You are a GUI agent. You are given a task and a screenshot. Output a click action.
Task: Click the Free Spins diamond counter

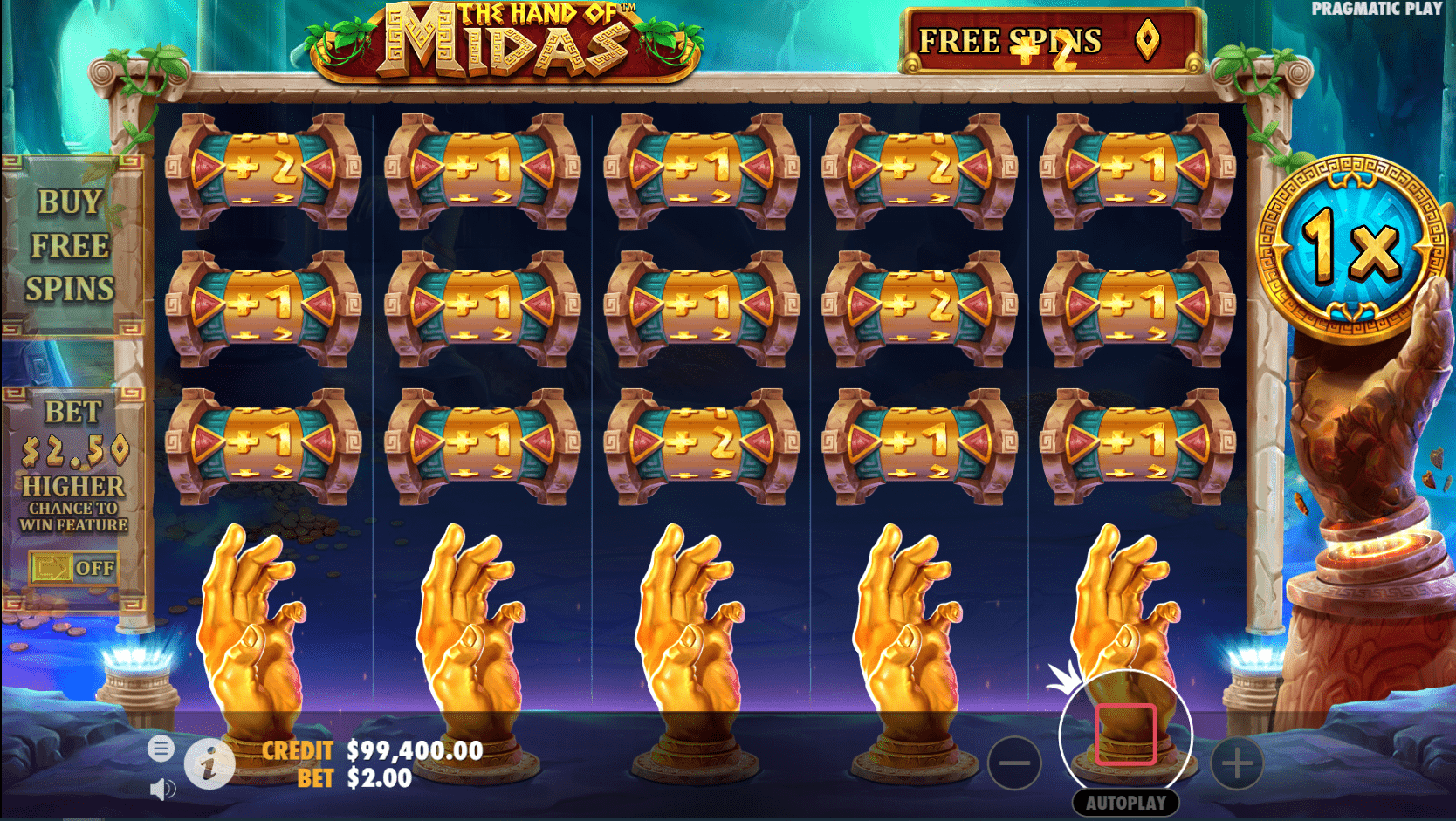[x=1149, y=40]
